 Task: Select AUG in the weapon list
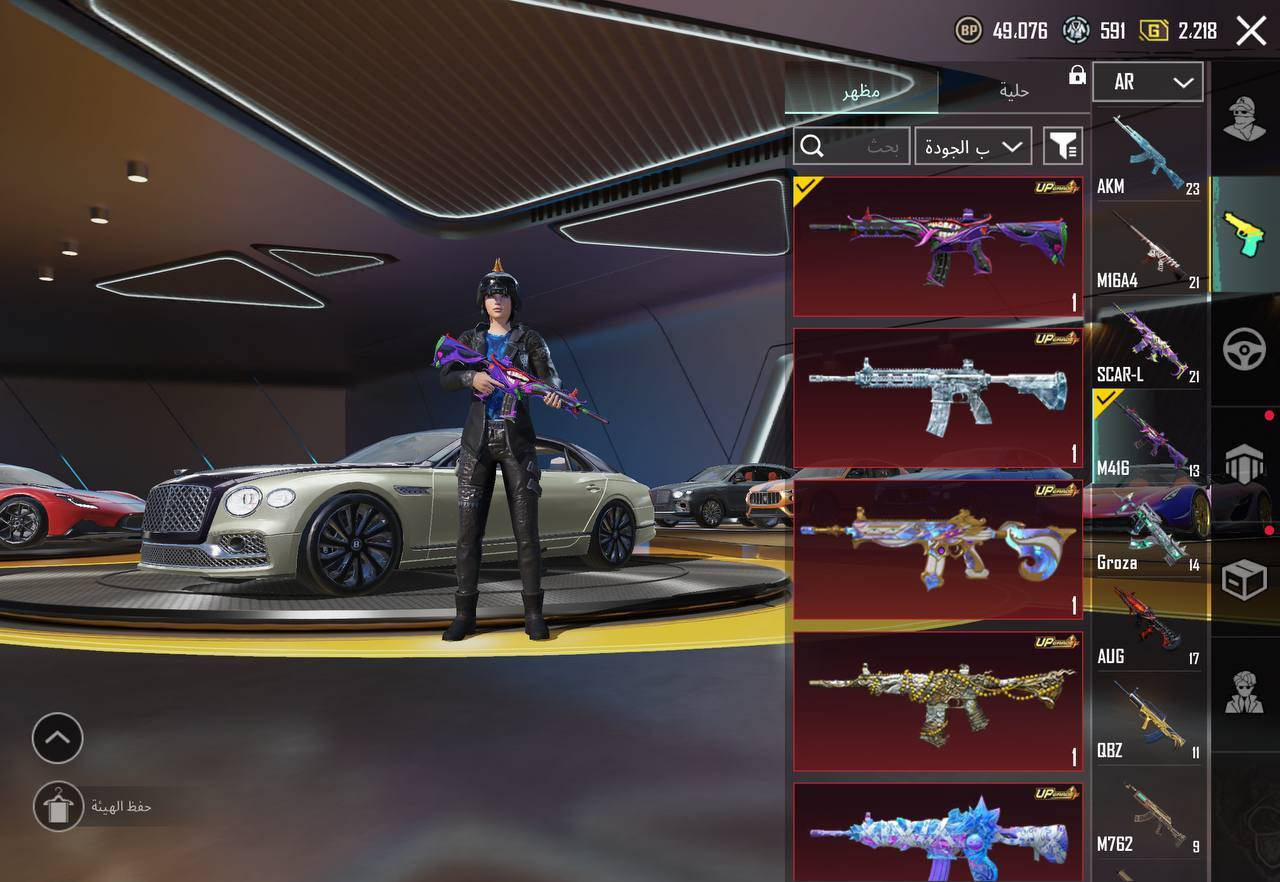1148,625
